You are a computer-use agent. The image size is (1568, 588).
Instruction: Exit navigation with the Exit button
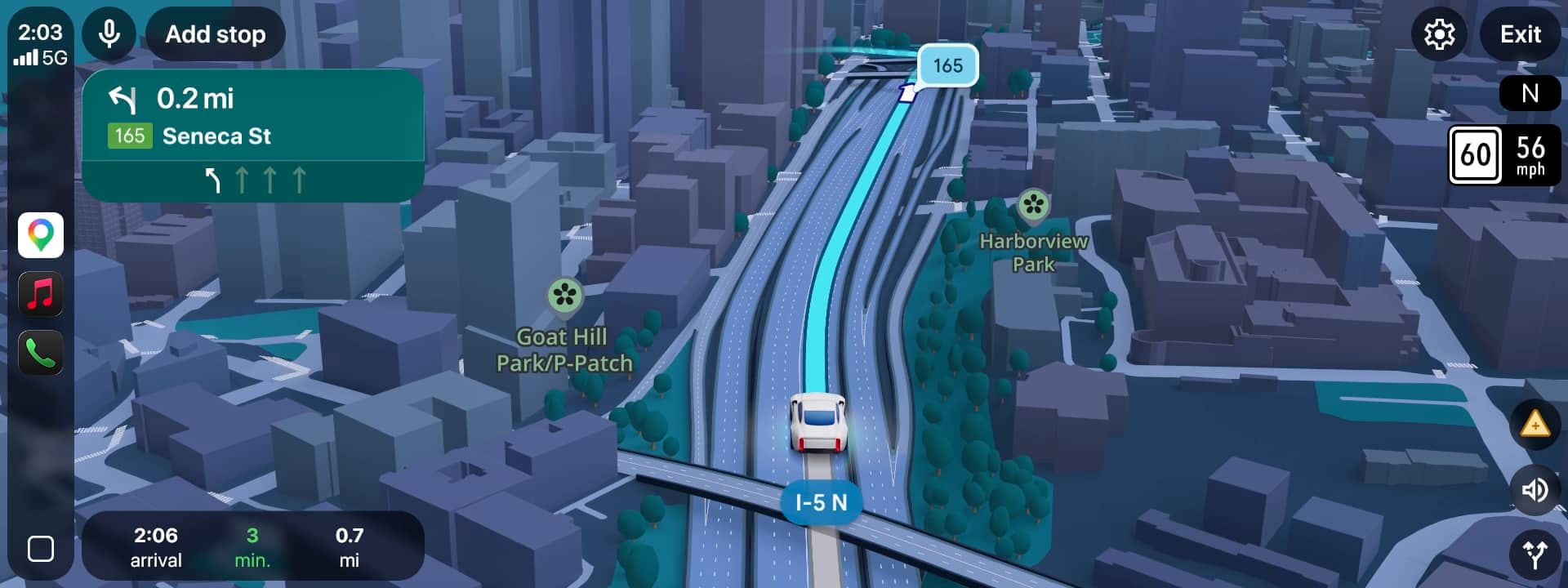coord(1520,34)
